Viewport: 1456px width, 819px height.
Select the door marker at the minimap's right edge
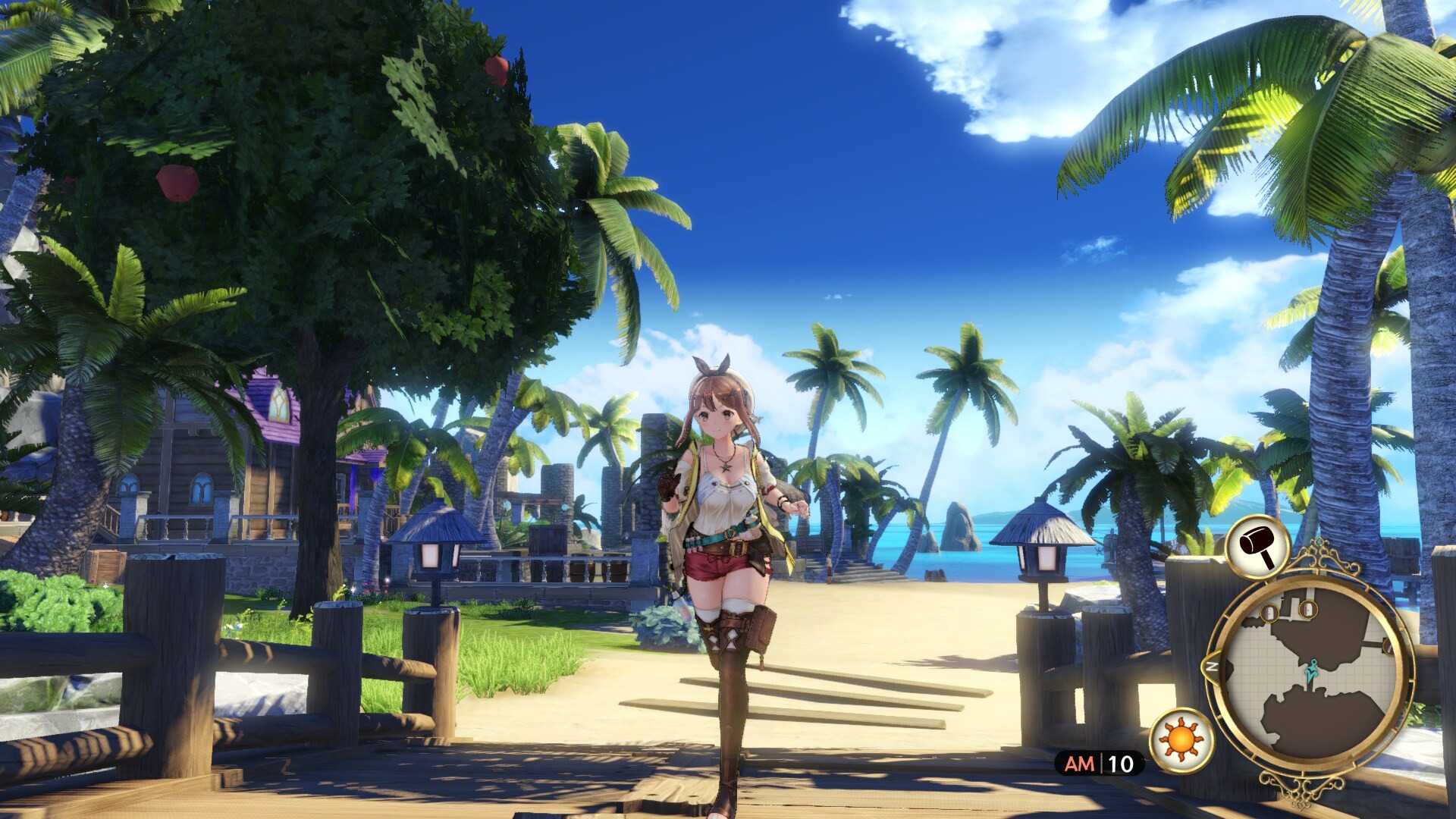(1388, 648)
